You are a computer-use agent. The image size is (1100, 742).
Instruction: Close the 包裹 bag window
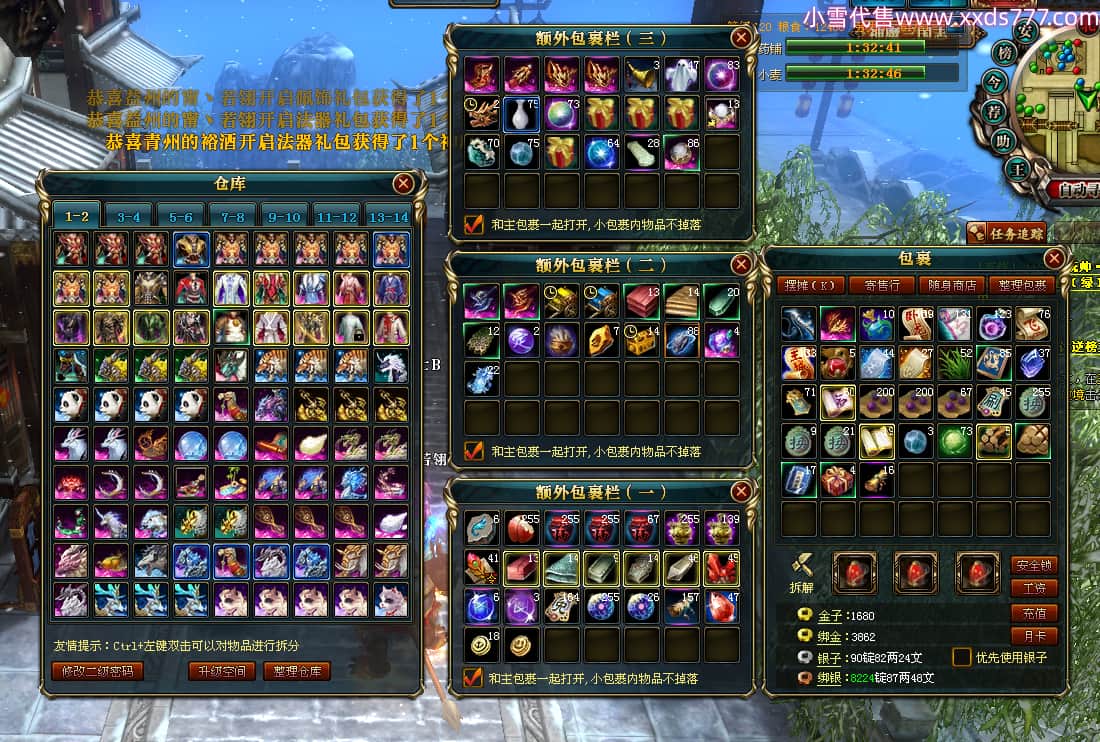tap(1053, 259)
